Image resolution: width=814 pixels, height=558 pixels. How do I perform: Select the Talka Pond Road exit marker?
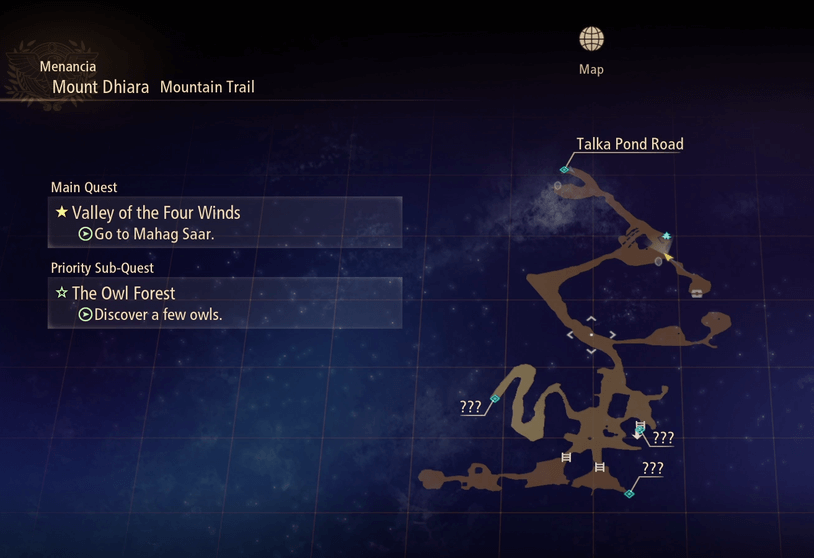point(564,170)
